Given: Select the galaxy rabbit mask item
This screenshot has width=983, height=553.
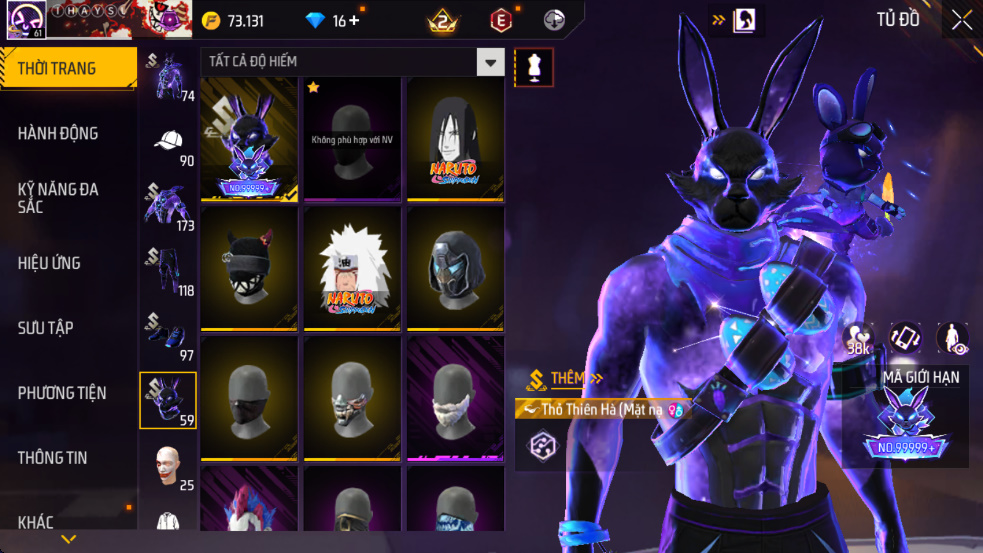Looking at the screenshot, I should [249, 138].
